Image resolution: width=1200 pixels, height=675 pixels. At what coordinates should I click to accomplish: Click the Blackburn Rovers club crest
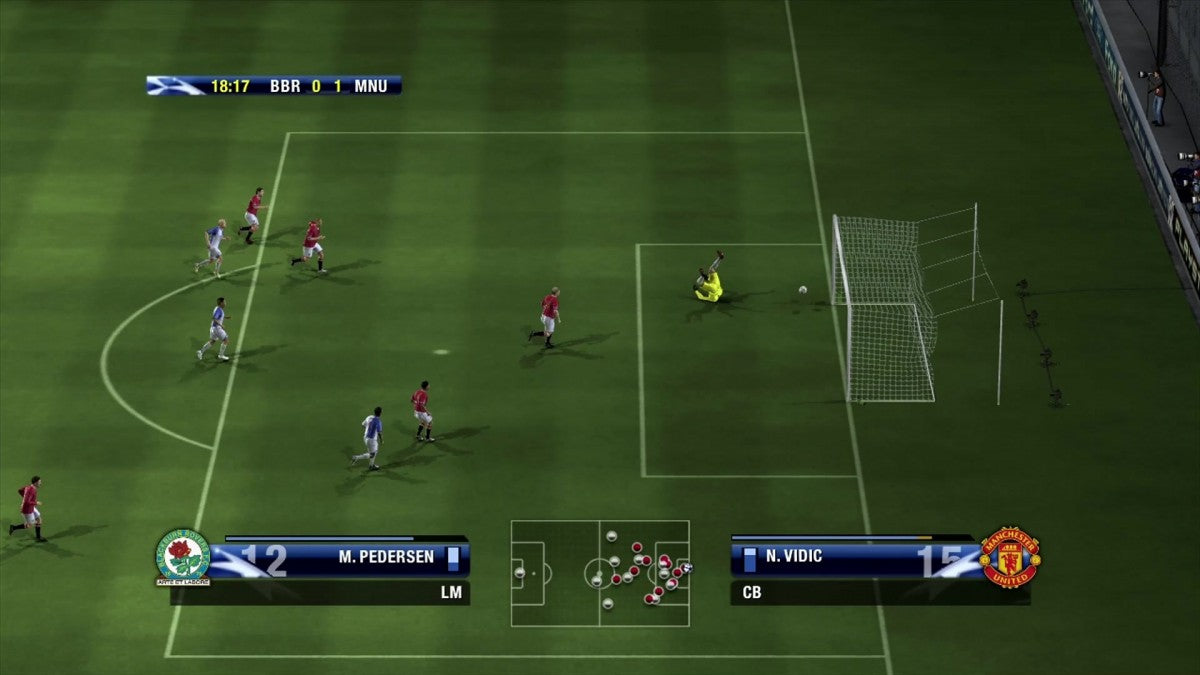(182, 557)
